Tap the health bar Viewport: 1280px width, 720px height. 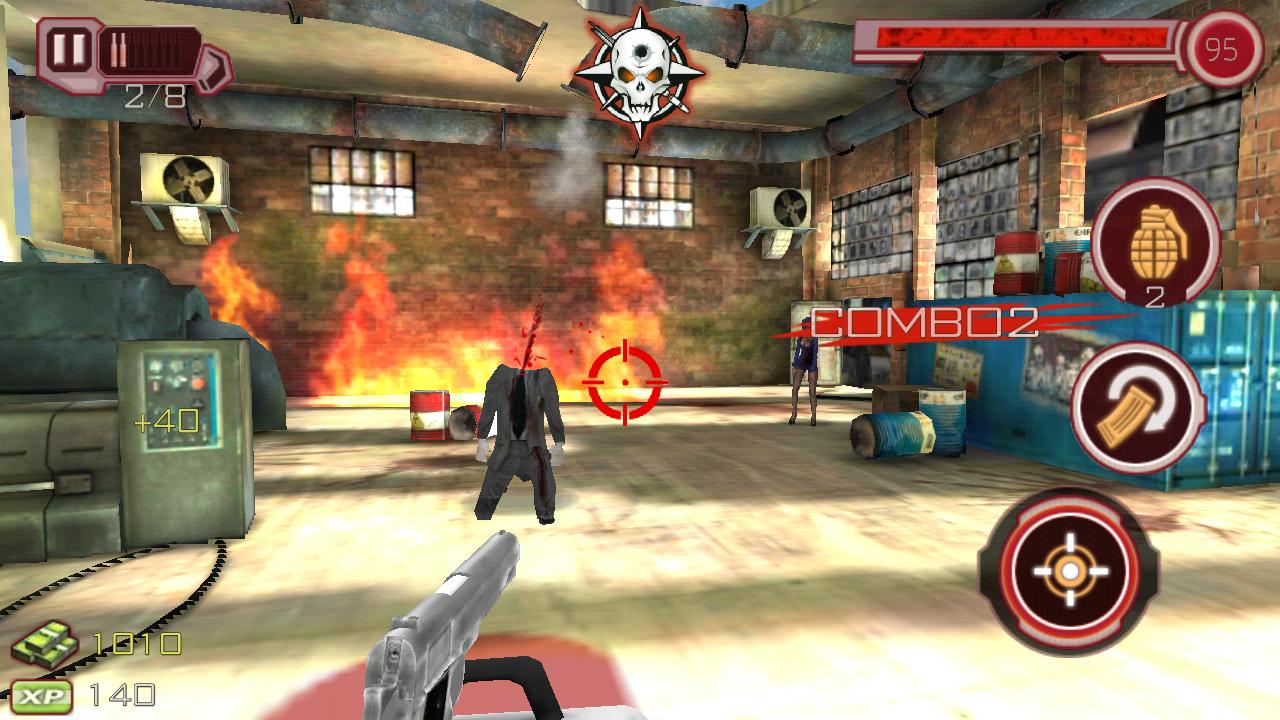click(1020, 39)
